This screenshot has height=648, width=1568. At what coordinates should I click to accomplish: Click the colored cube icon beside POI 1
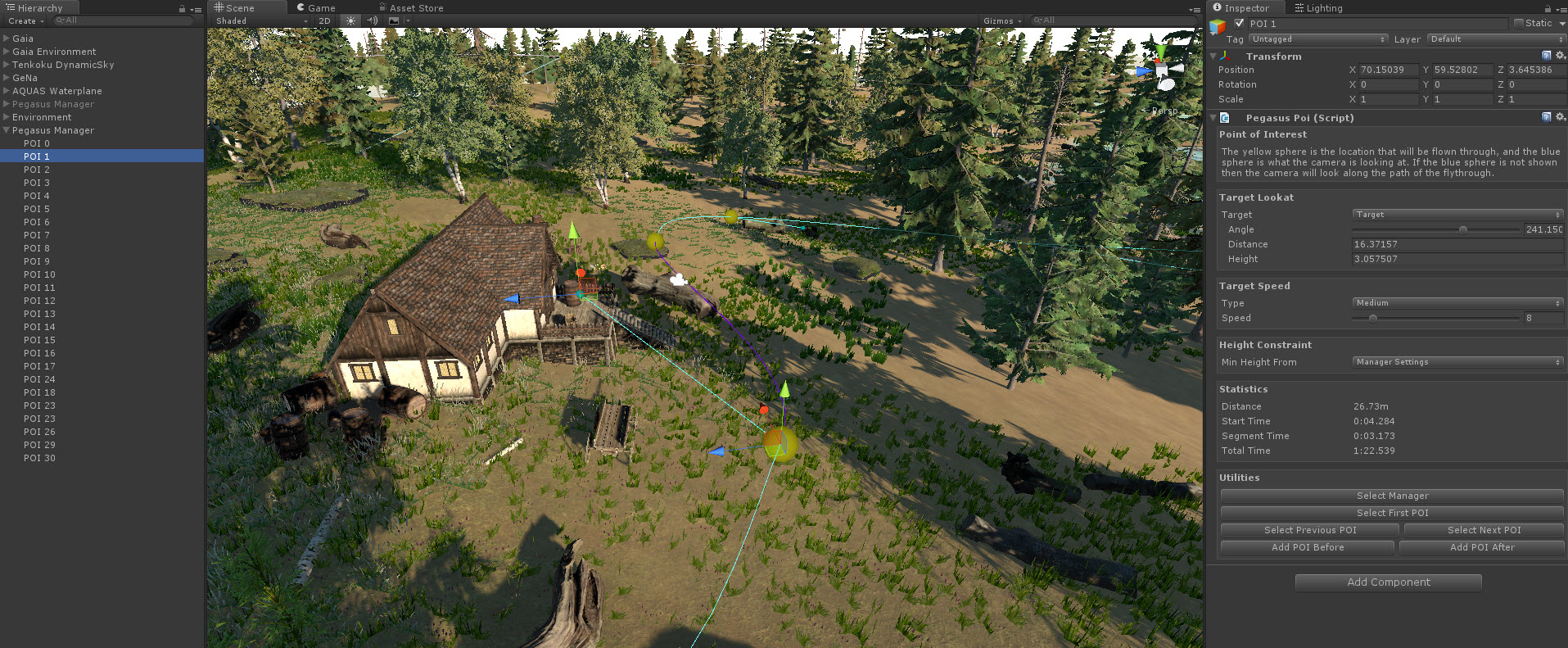click(x=1219, y=24)
